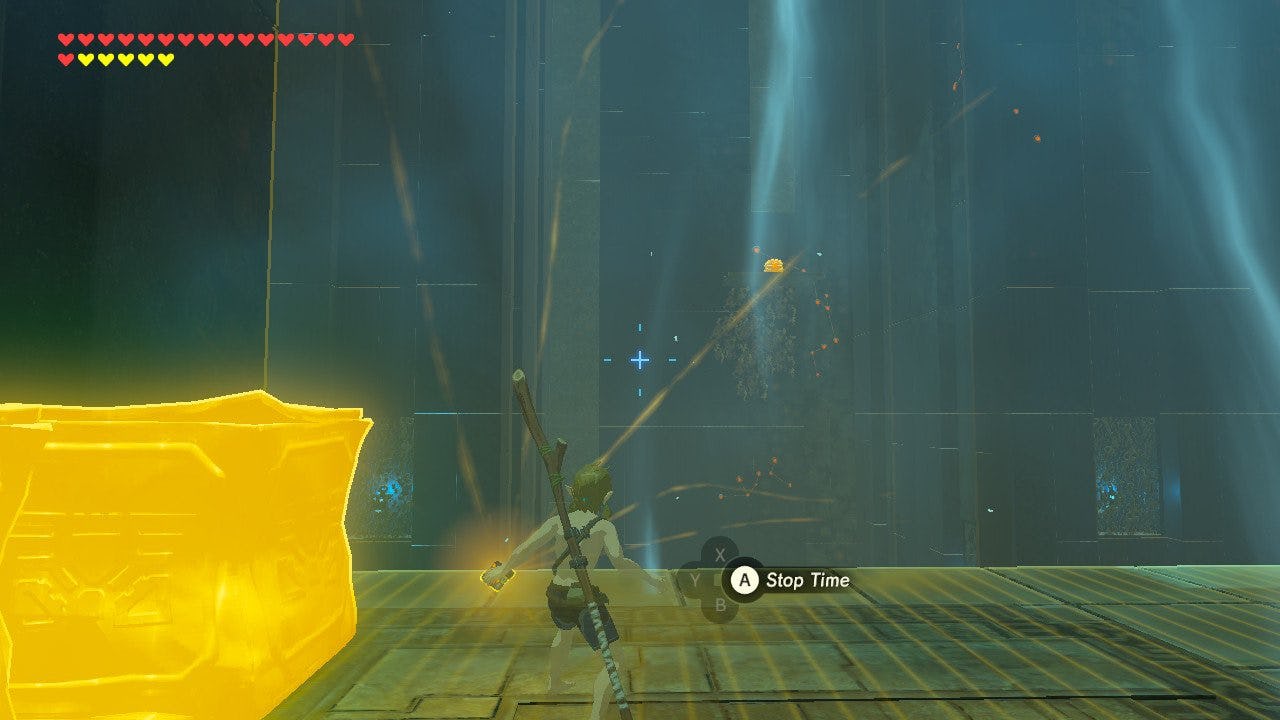Click the third yellow heart in the row
Viewport: 1280px width, 720px height.
[x=125, y=58]
